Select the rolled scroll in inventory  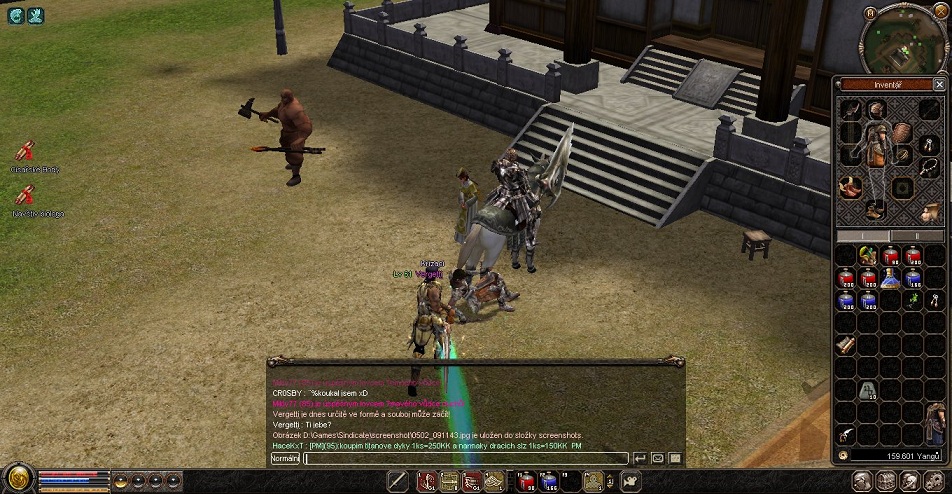pyautogui.click(x=846, y=344)
